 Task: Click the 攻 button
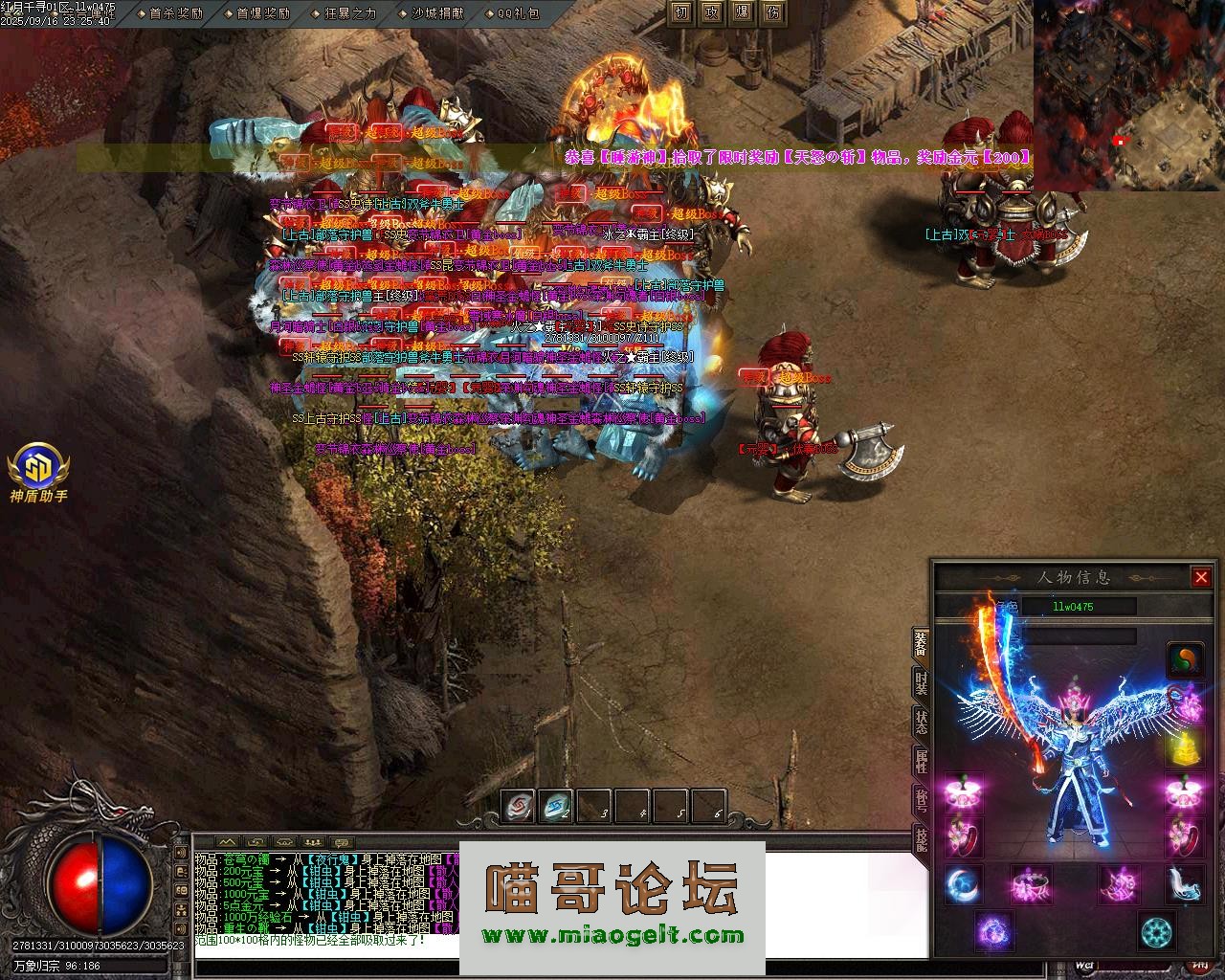[x=711, y=12]
